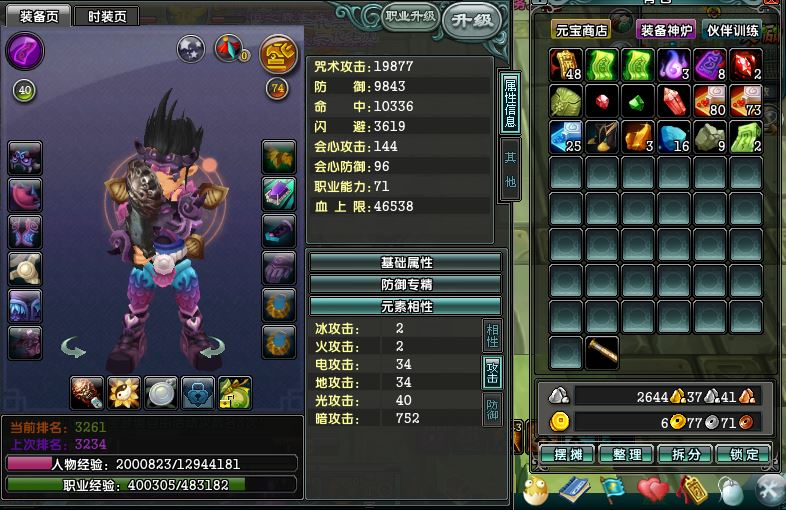Expand the 基础属性 section

(405, 262)
